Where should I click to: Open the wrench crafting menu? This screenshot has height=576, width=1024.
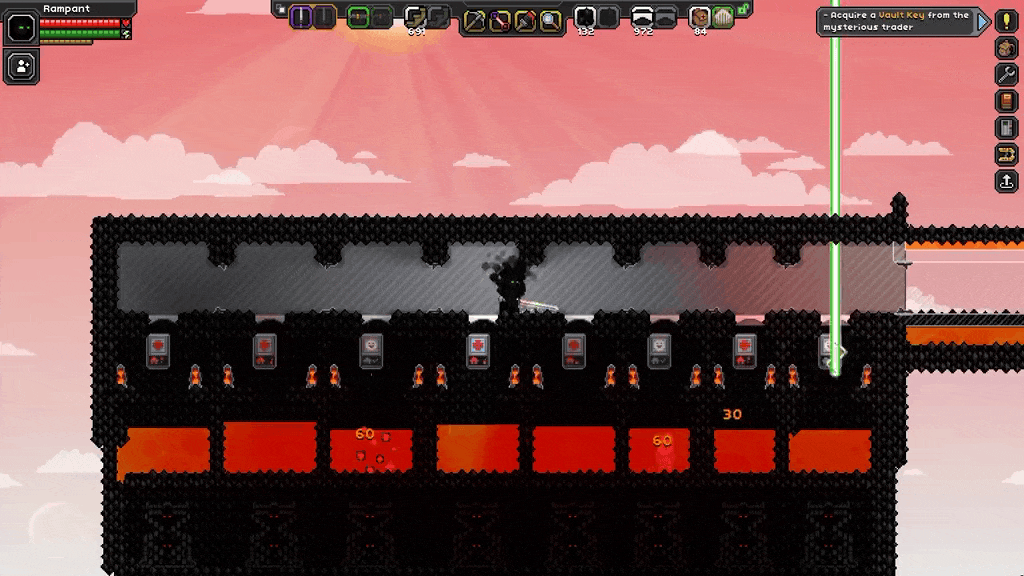click(1006, 74)
